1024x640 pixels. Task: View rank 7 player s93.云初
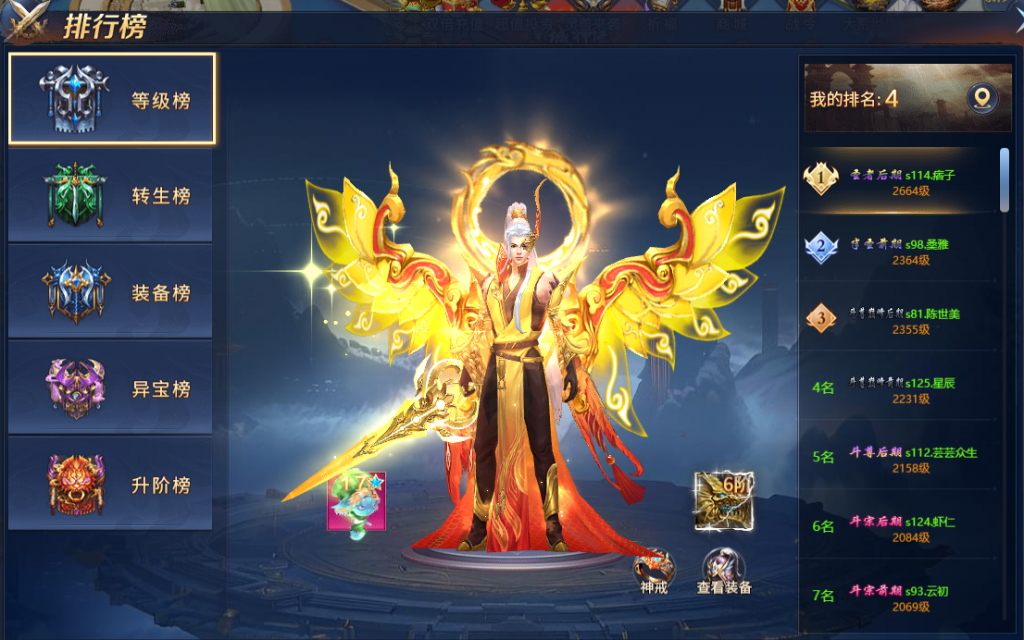[x=900, y=597]
